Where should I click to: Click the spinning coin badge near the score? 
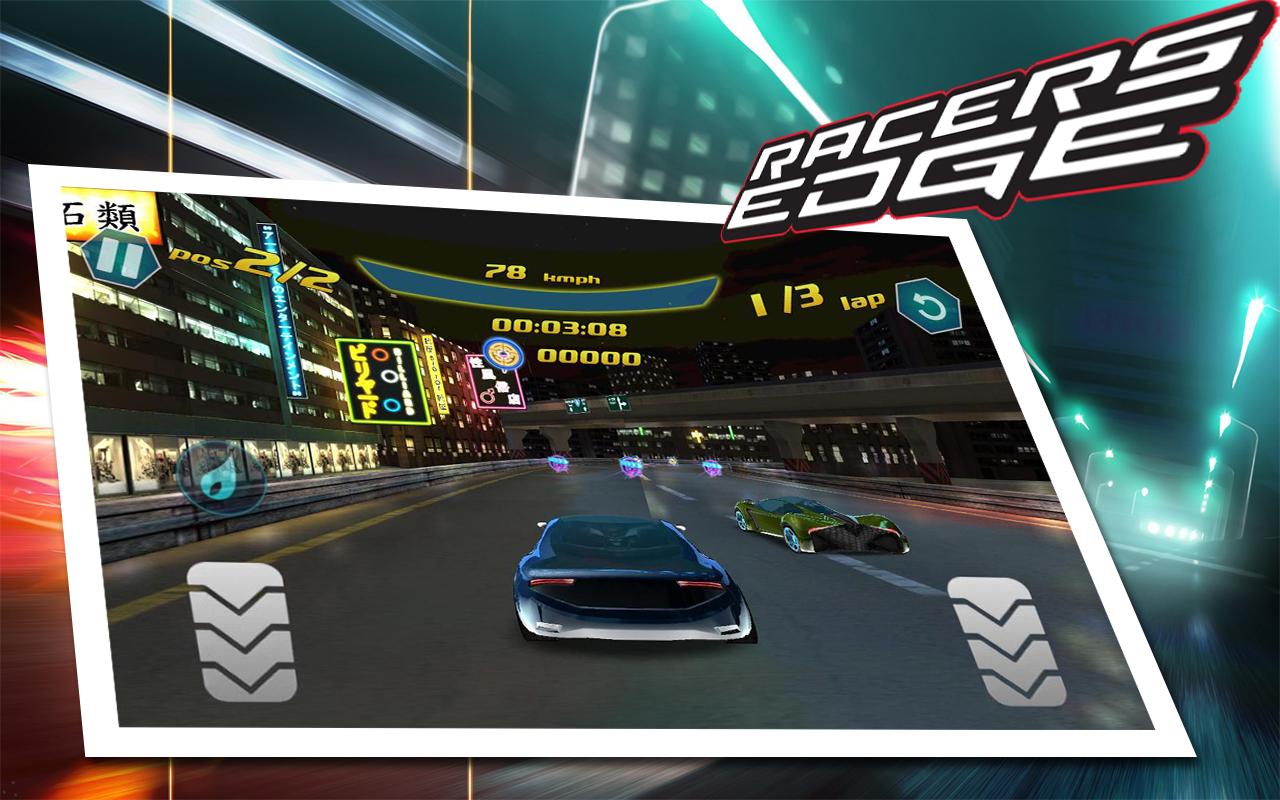(x=502, y=353)
